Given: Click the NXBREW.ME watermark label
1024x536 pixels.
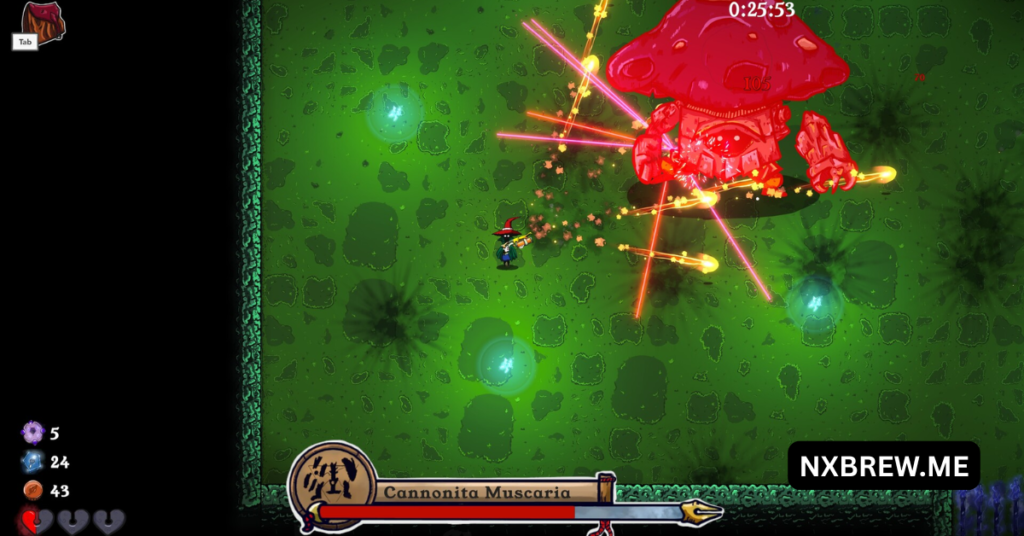Looking at the screenshot, I should click(883, 466).
